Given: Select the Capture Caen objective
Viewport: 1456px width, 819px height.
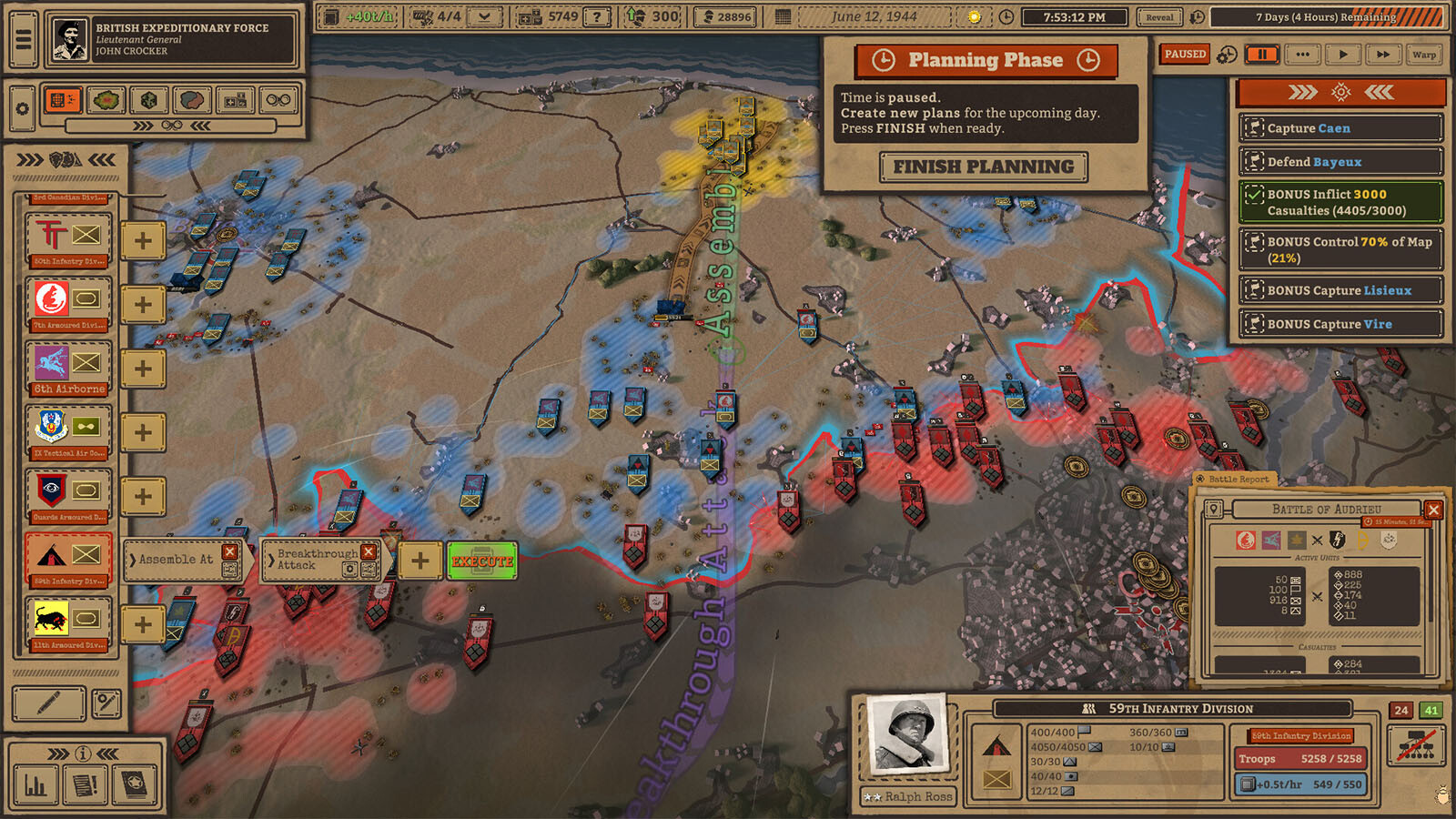Looking at the screenshot, I should (x=1340, y=128).
